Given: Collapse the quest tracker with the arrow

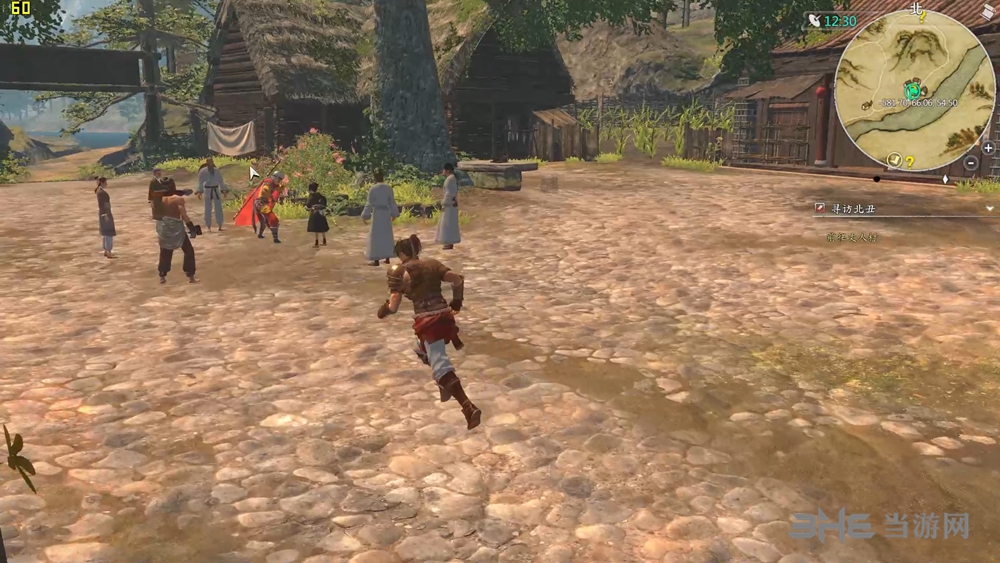Looking at the screenshot, I should pyautogui.click(x=988, y=208).
